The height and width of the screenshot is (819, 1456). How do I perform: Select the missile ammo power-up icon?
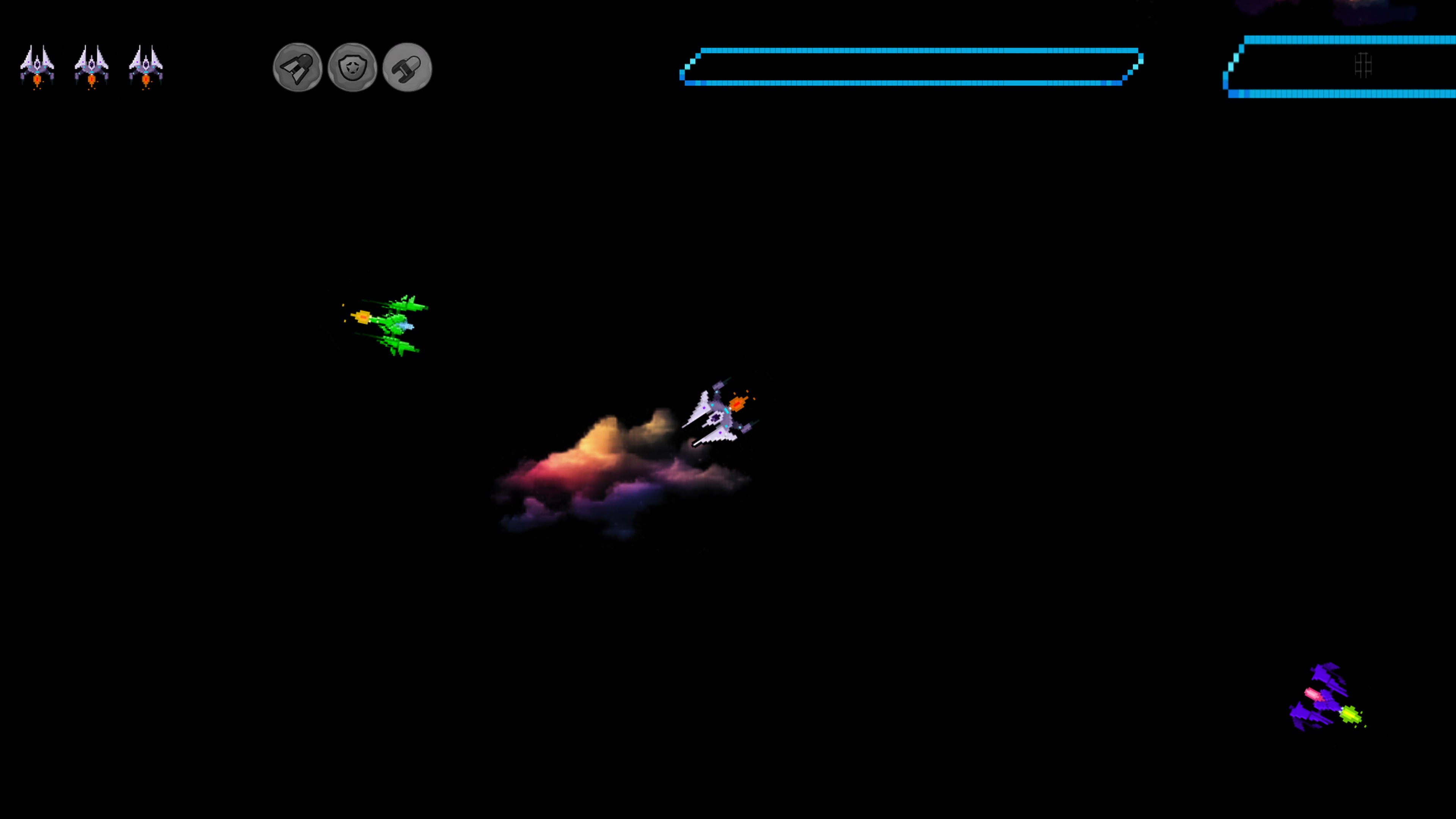[408, 68]
